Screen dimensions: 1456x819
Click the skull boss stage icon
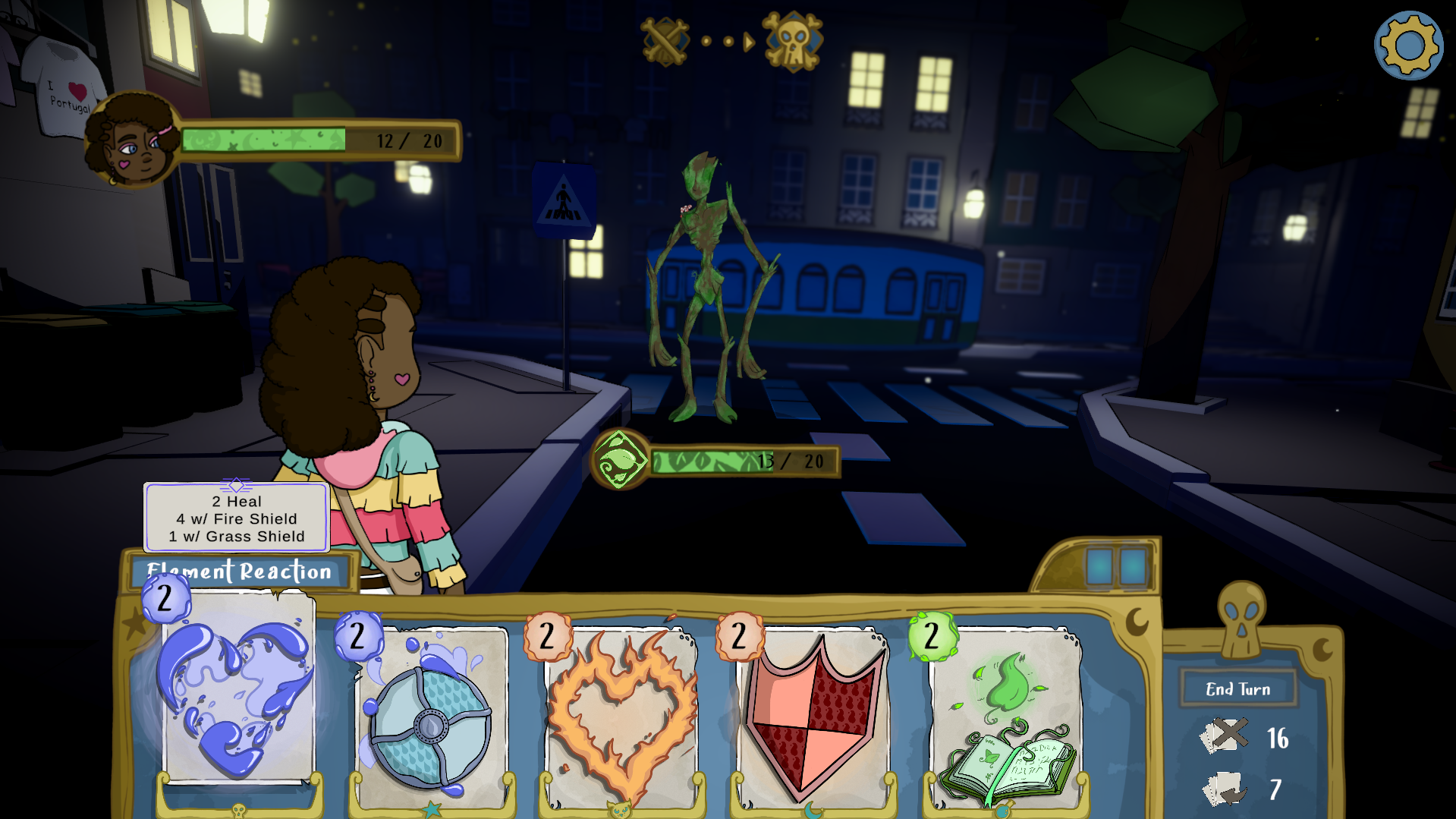pyautogui.click(x=792, y=41)
